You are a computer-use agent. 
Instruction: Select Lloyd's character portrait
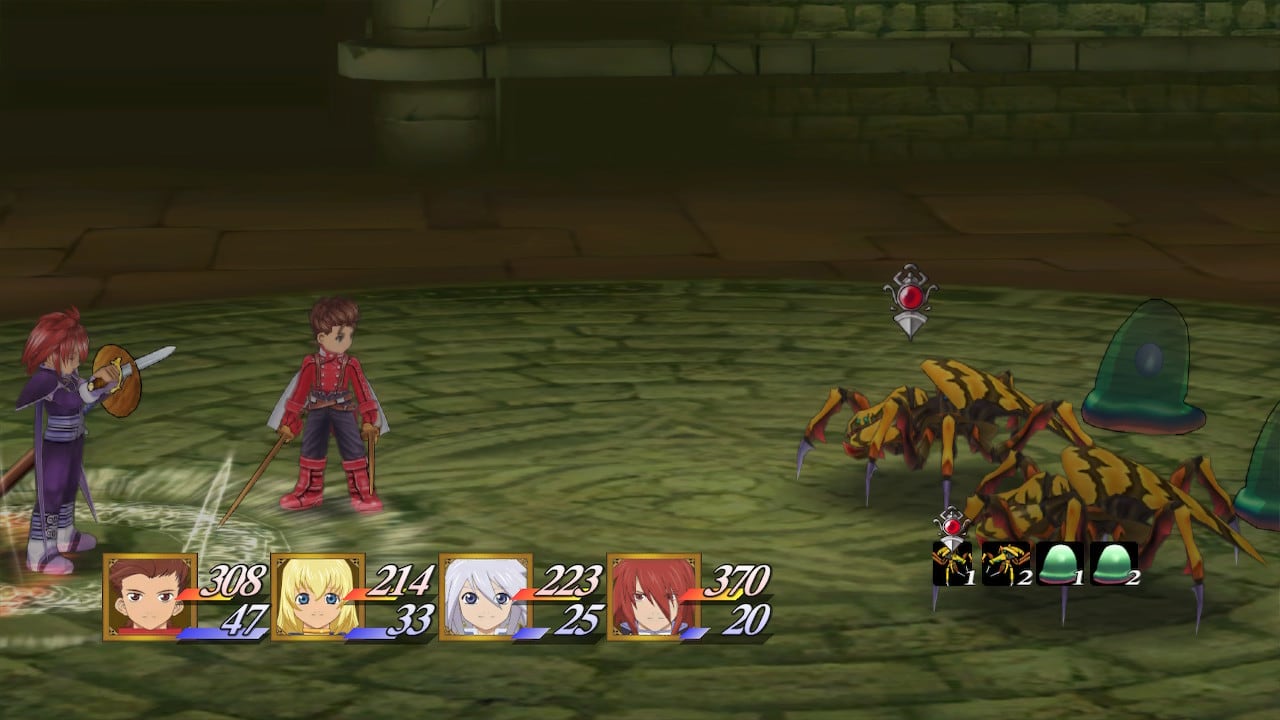148,595
